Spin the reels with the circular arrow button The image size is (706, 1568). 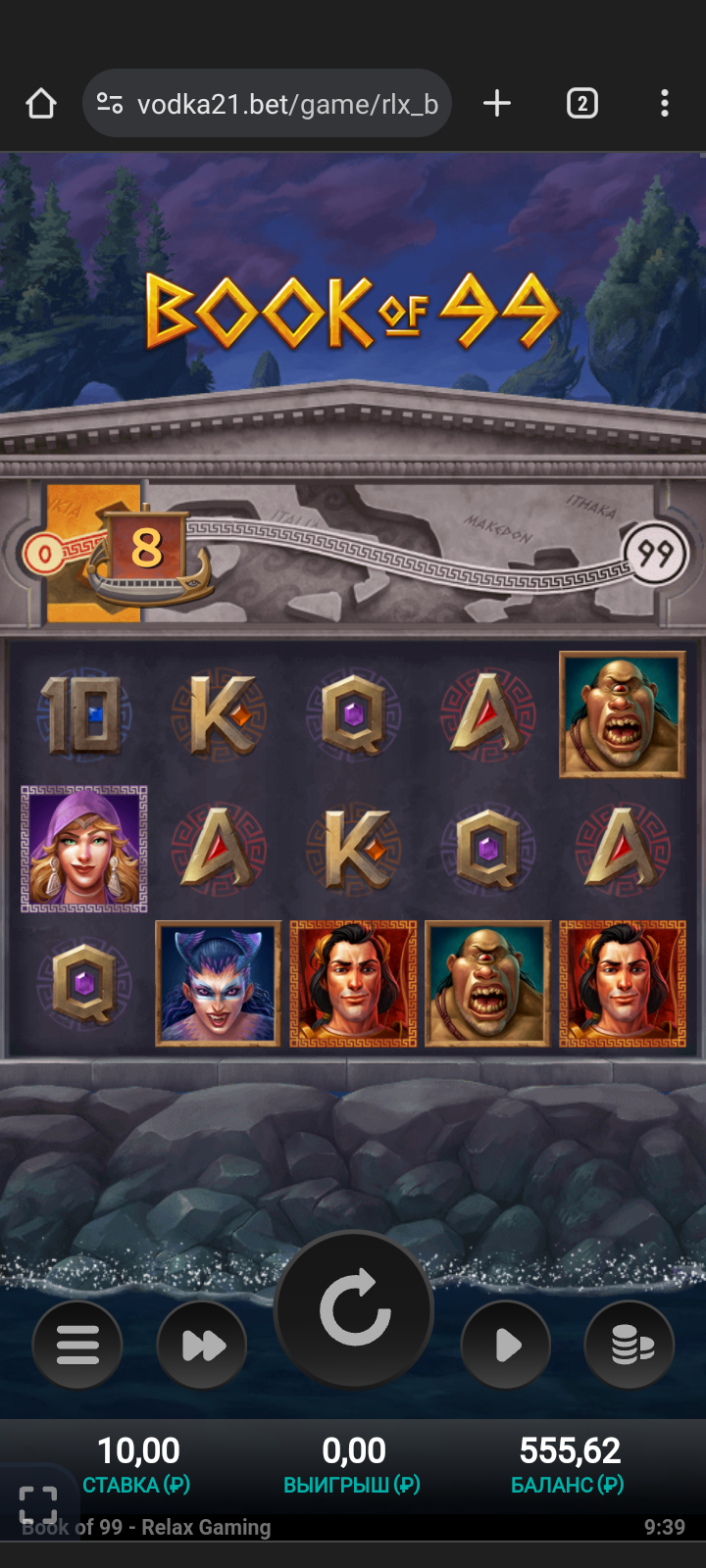354,1309
